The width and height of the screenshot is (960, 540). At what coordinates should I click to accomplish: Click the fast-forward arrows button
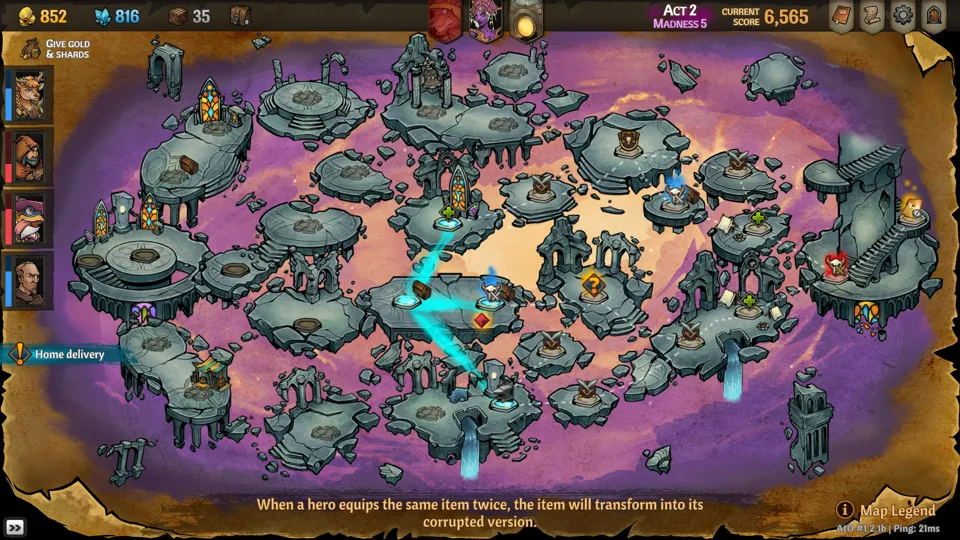pyautogui.click(x=15, y=527)
